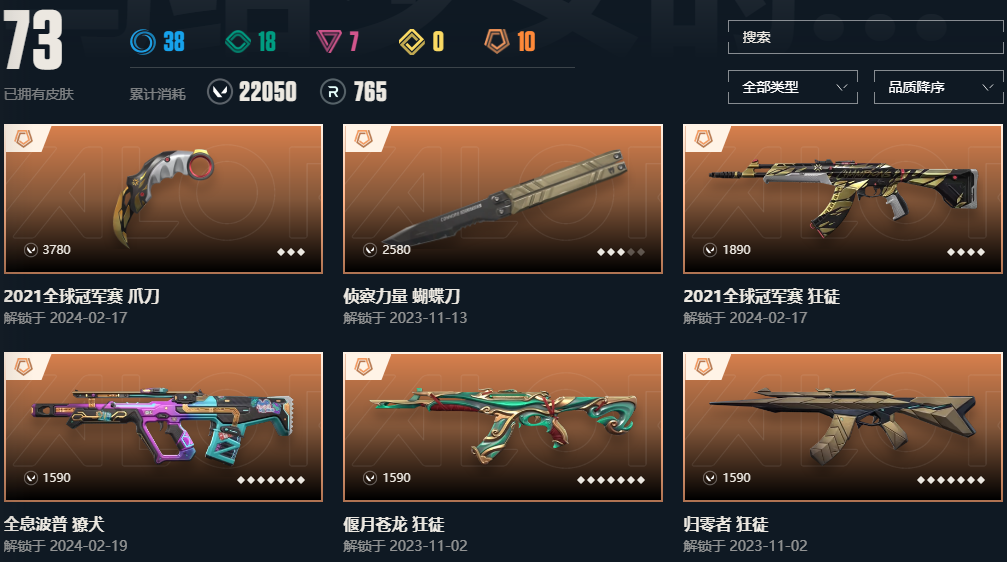View the 偃月苍龙 狂徒 skin card
The width and height of the screenshot is (1007, 562).
click(x=502, y=426)
